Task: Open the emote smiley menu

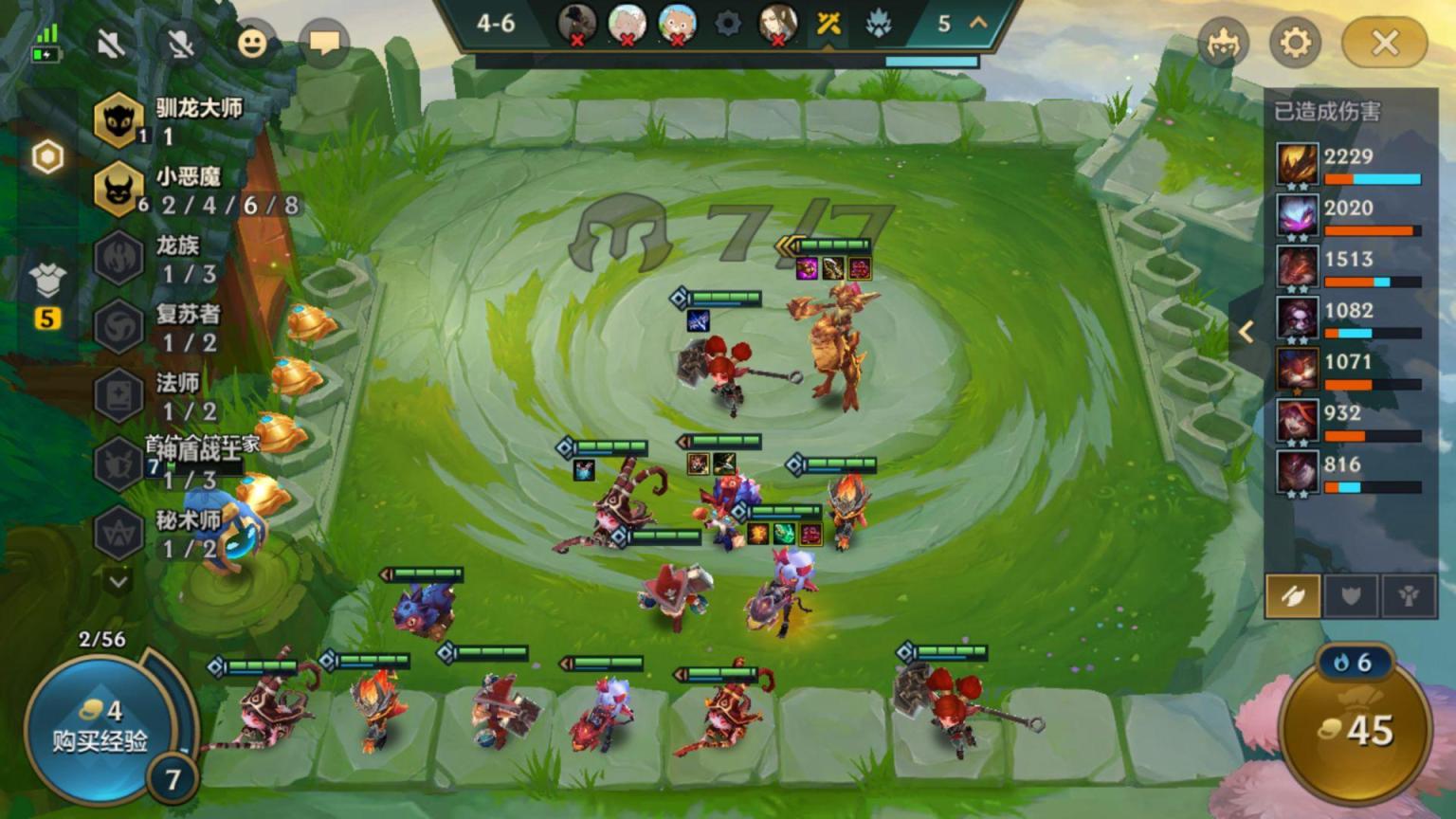Action: pos(251,43)
